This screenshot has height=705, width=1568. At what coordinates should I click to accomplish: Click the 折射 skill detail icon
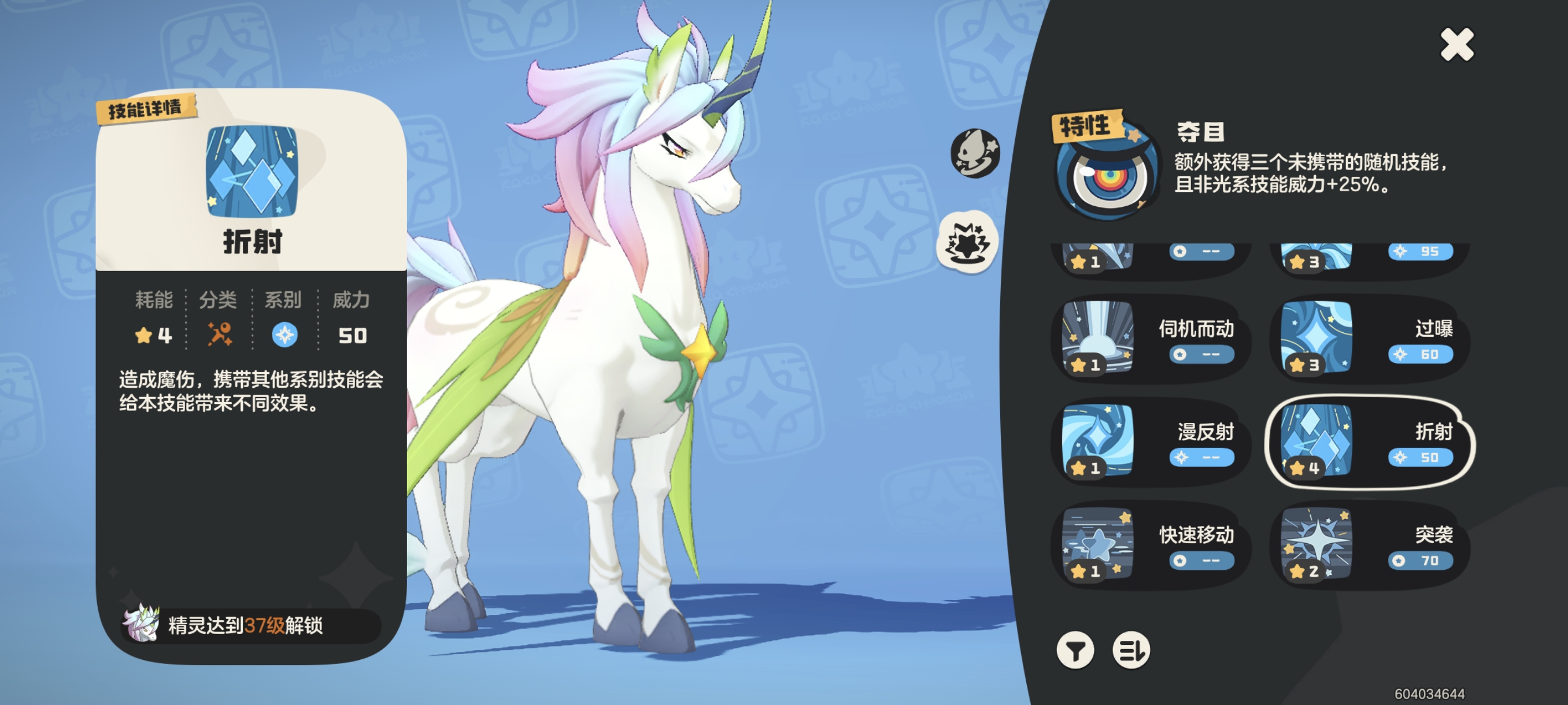click(x=252, y=172)
